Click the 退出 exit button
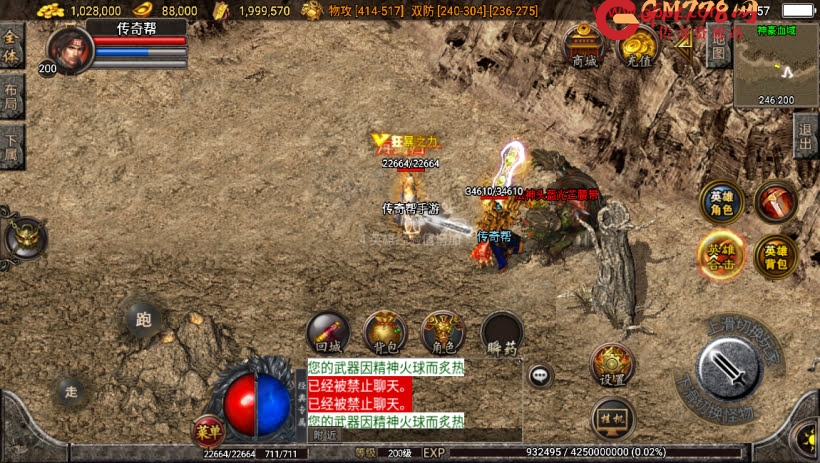The width and height of the screenshot is (820, 463). pos(806,136)
